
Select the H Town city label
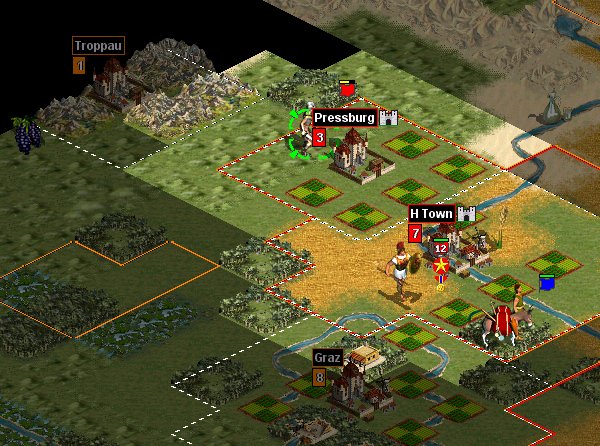tap(431, 214)
